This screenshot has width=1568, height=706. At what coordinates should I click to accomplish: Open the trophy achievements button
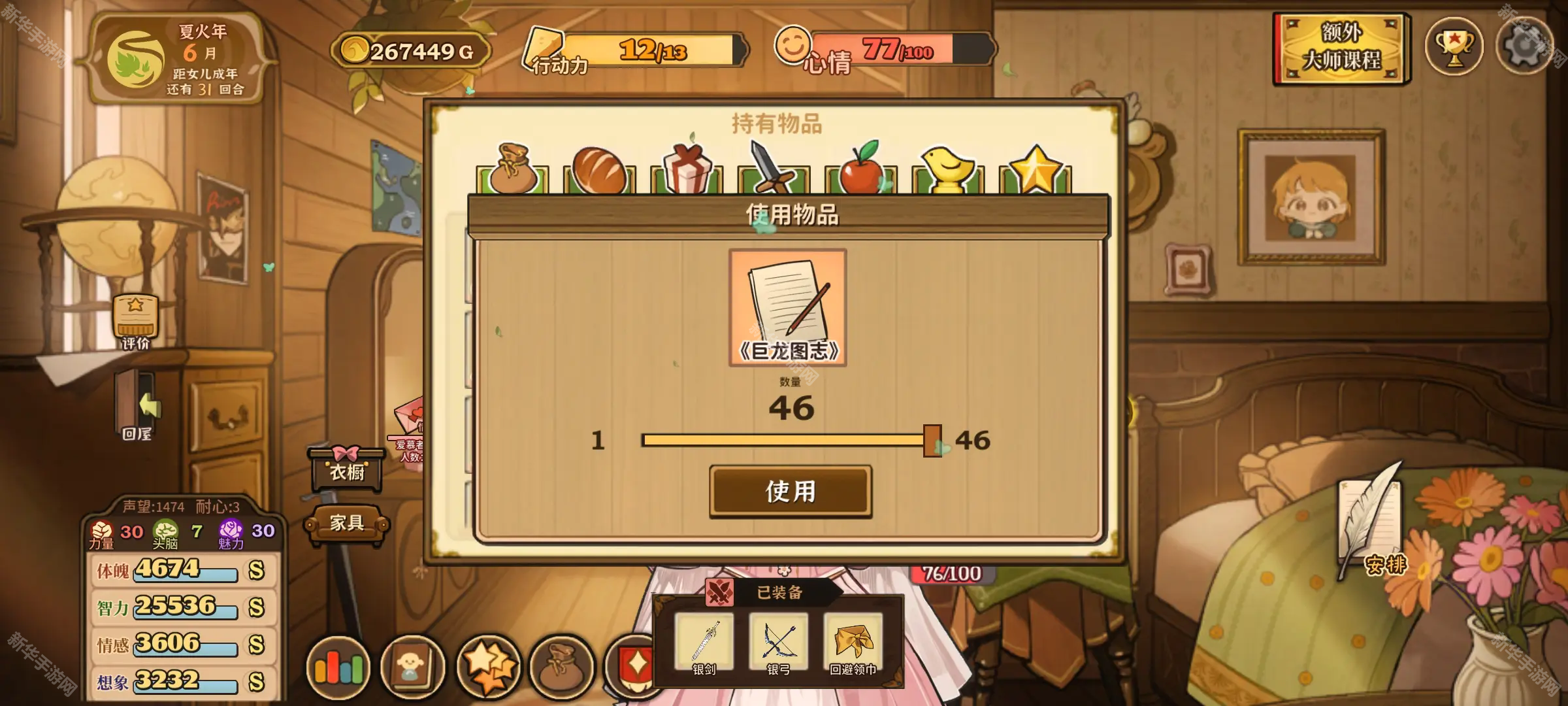[x=1454, y=47]
